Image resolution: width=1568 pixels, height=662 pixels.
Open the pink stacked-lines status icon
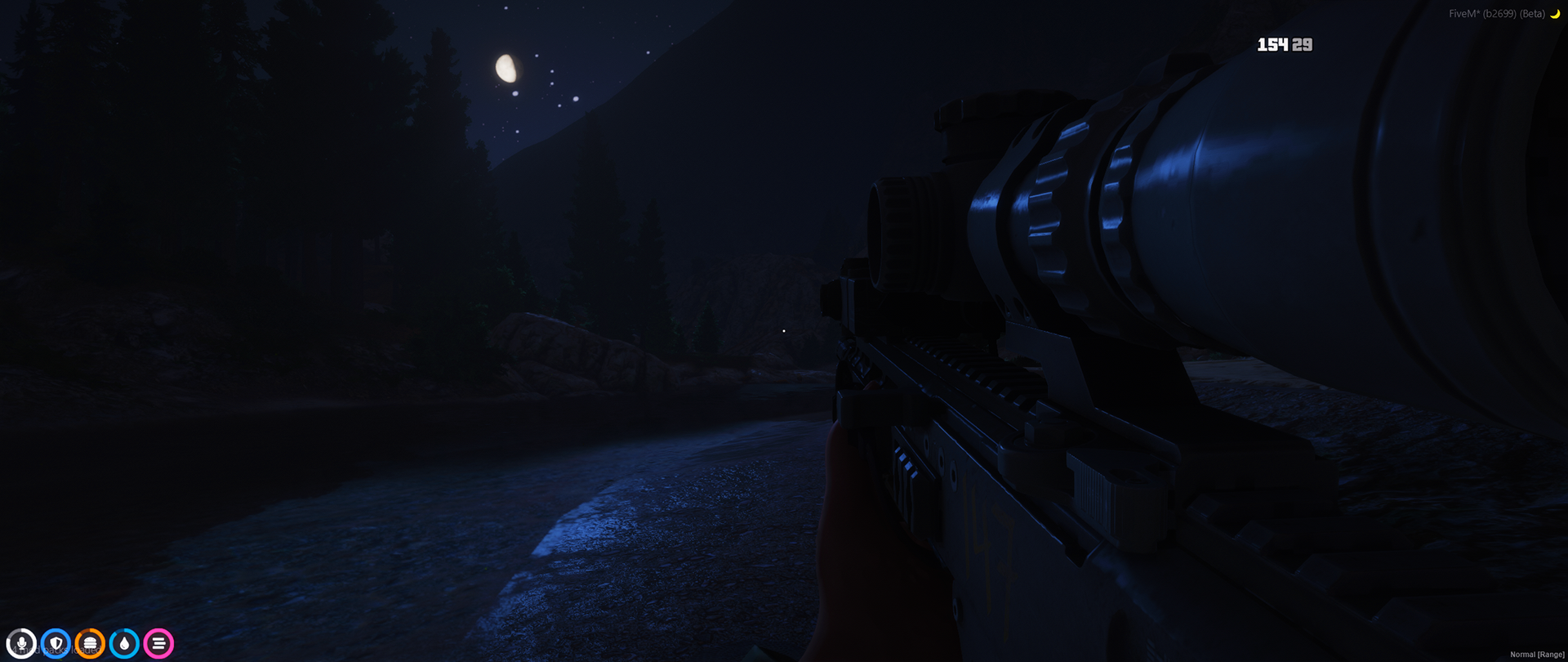(157, 642)
